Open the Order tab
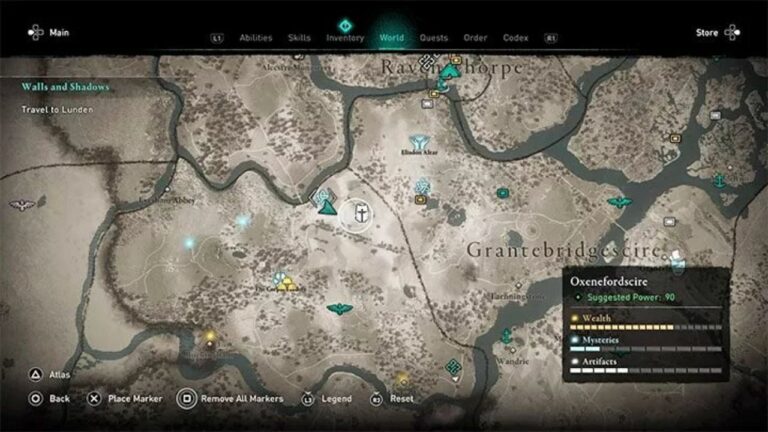The height and width of the screenshot is (432, 768). click(475, 38)
